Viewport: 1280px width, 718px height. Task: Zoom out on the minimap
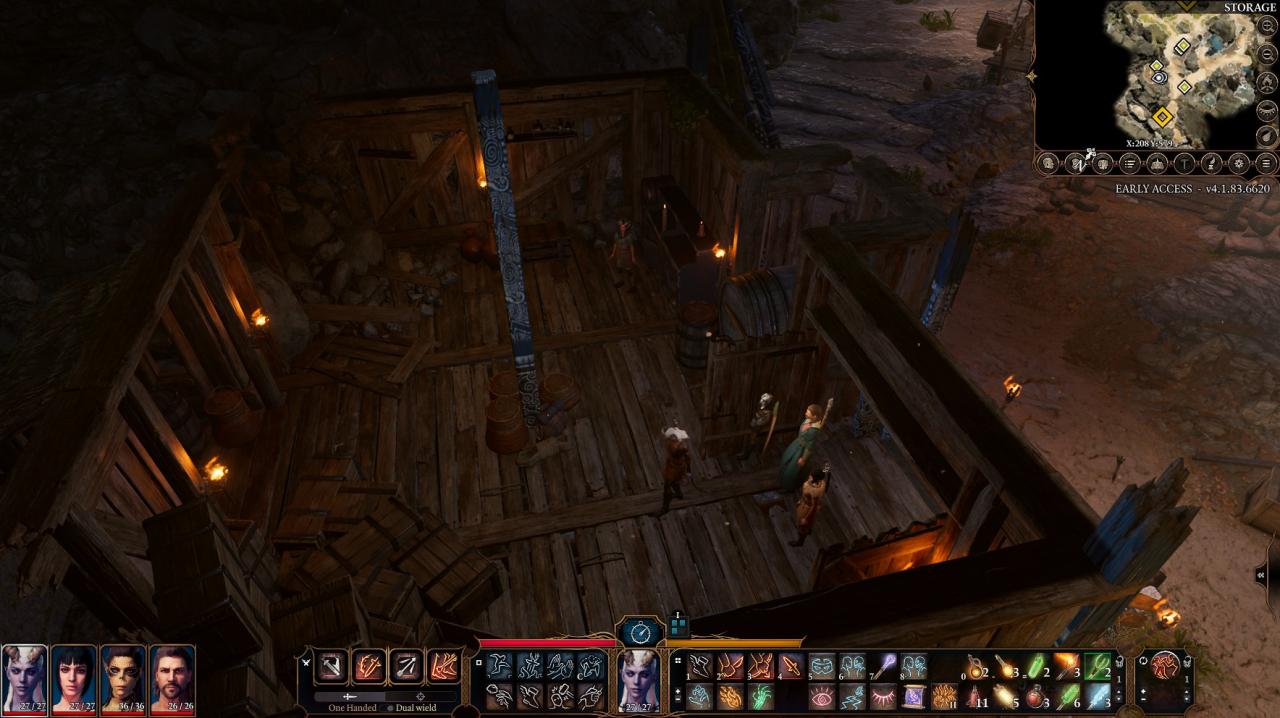[1266, 55]
